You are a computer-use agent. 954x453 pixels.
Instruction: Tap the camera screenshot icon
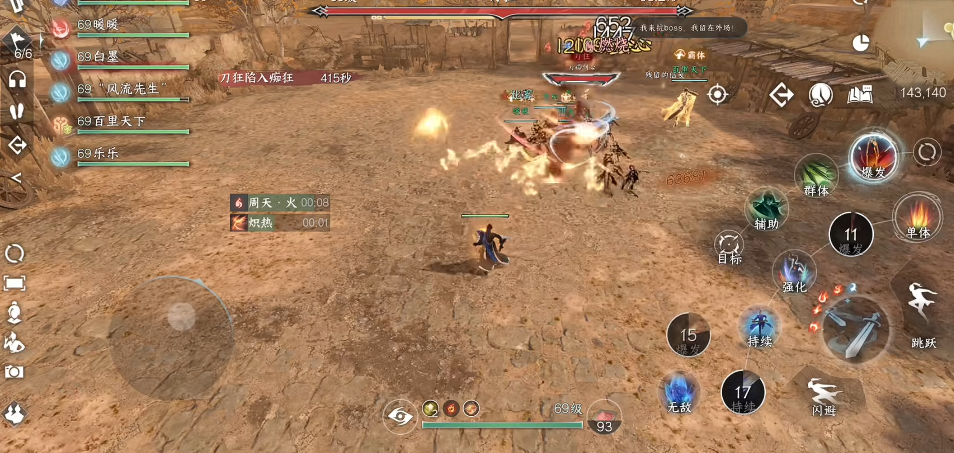(x=15, y=372)
